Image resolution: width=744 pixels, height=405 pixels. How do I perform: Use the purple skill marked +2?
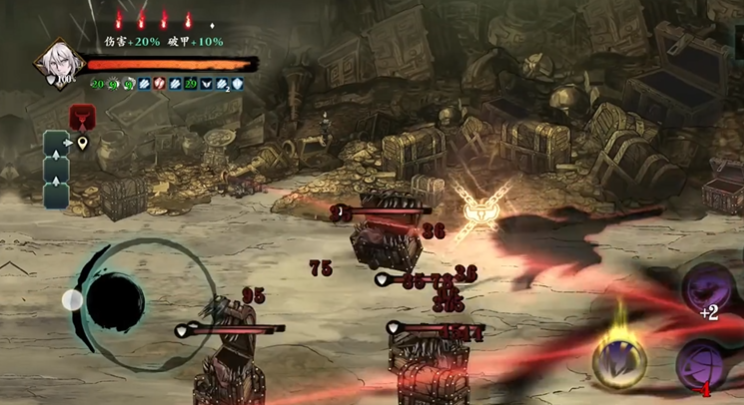(x=707, y=290)
